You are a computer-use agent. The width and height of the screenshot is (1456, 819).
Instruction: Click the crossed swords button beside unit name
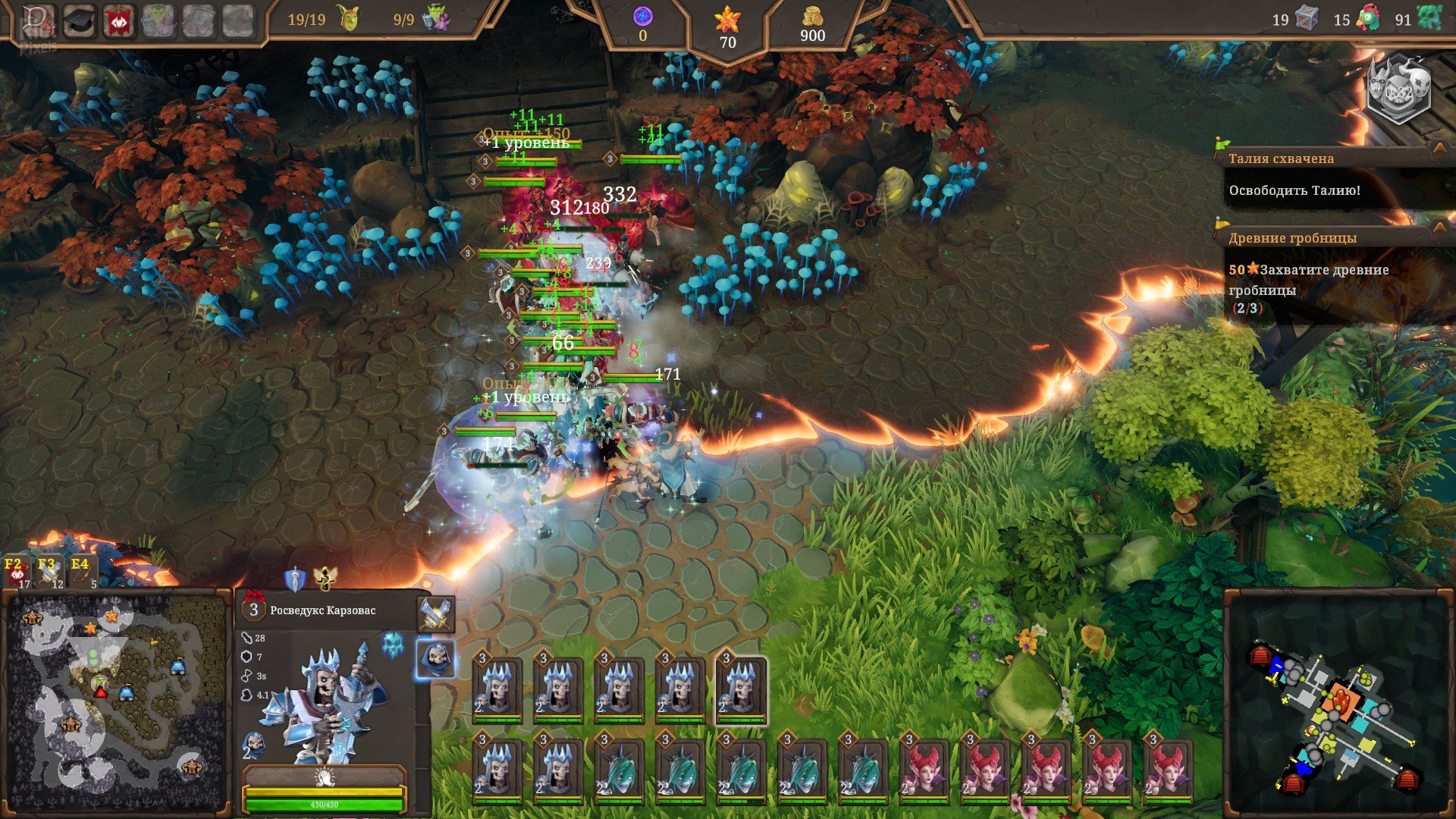pos(436,613)
